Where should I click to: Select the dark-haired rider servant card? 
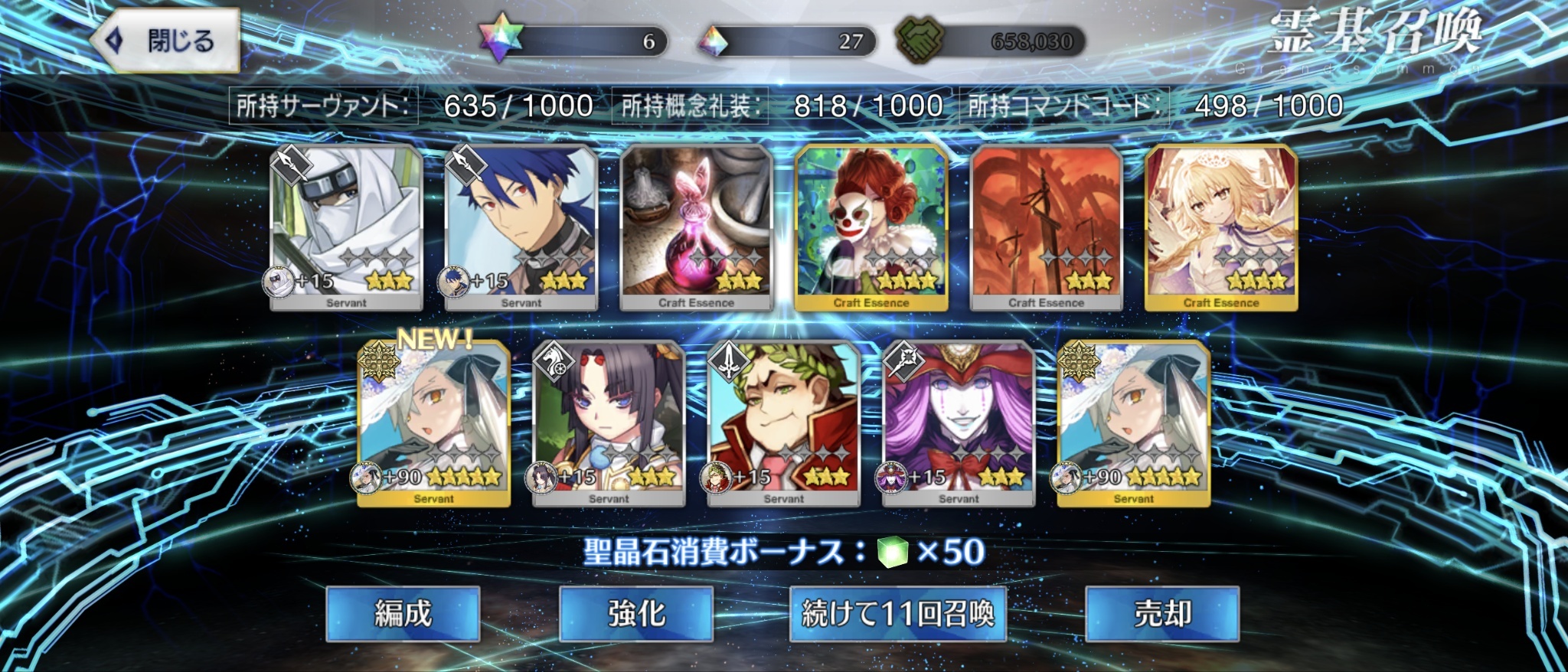pos(609,422)
